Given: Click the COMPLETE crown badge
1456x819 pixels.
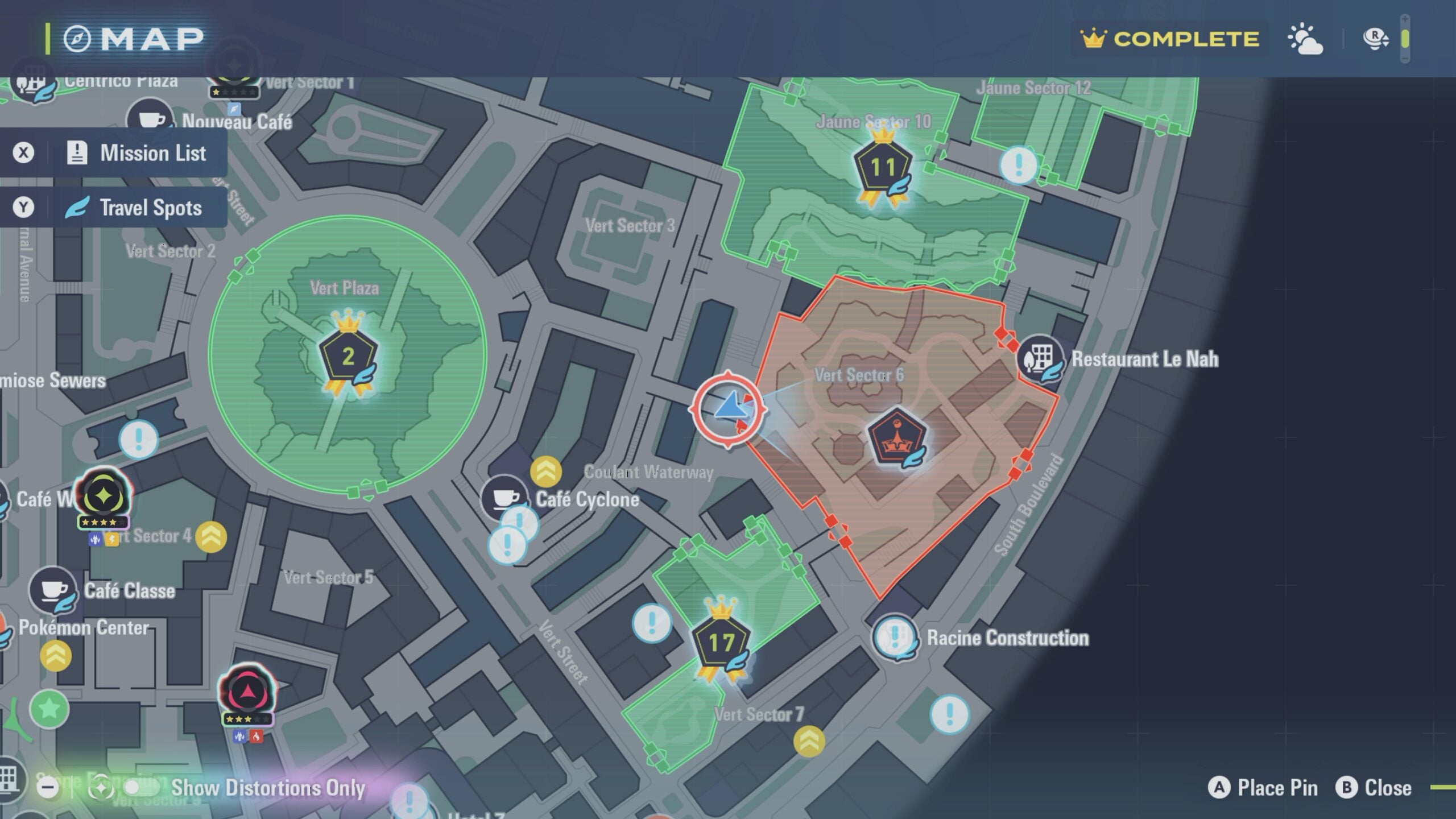Looking at the screenshot, I should tap(1170, 39).
